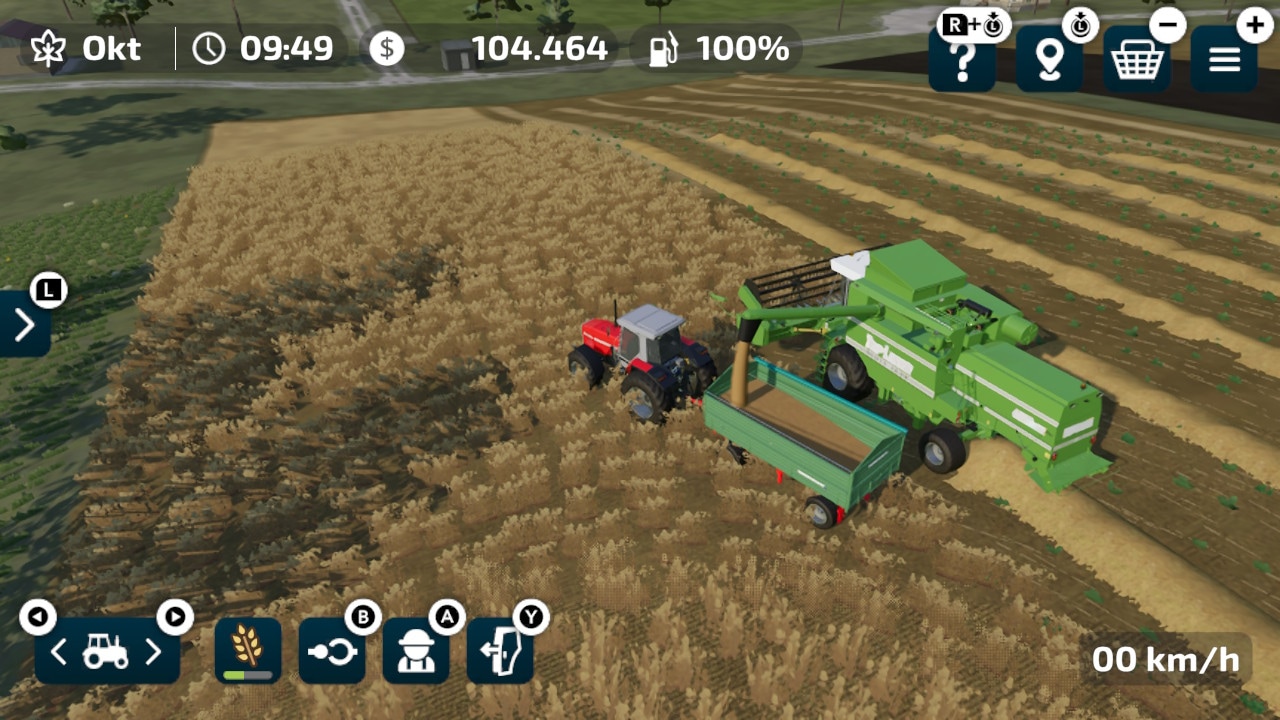This screenshot has width=1280, height=720.
Task: Switch to the next vehicle
Action: 154,653
